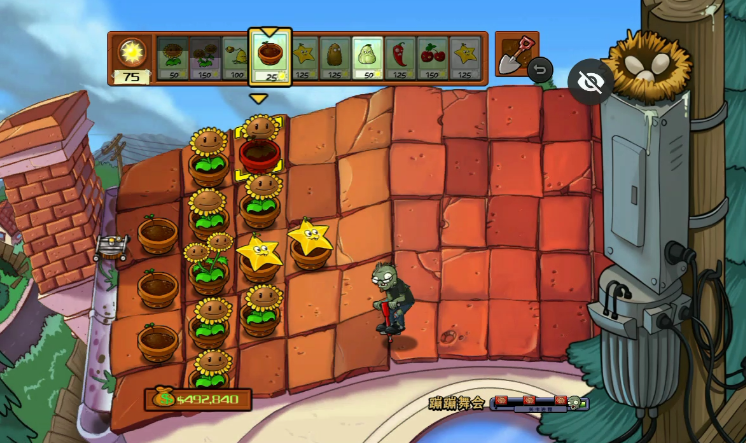Viewport: 746px width, 443px height.
Task: Pick the Jalapeno seed packet
Action: point(399,58)
